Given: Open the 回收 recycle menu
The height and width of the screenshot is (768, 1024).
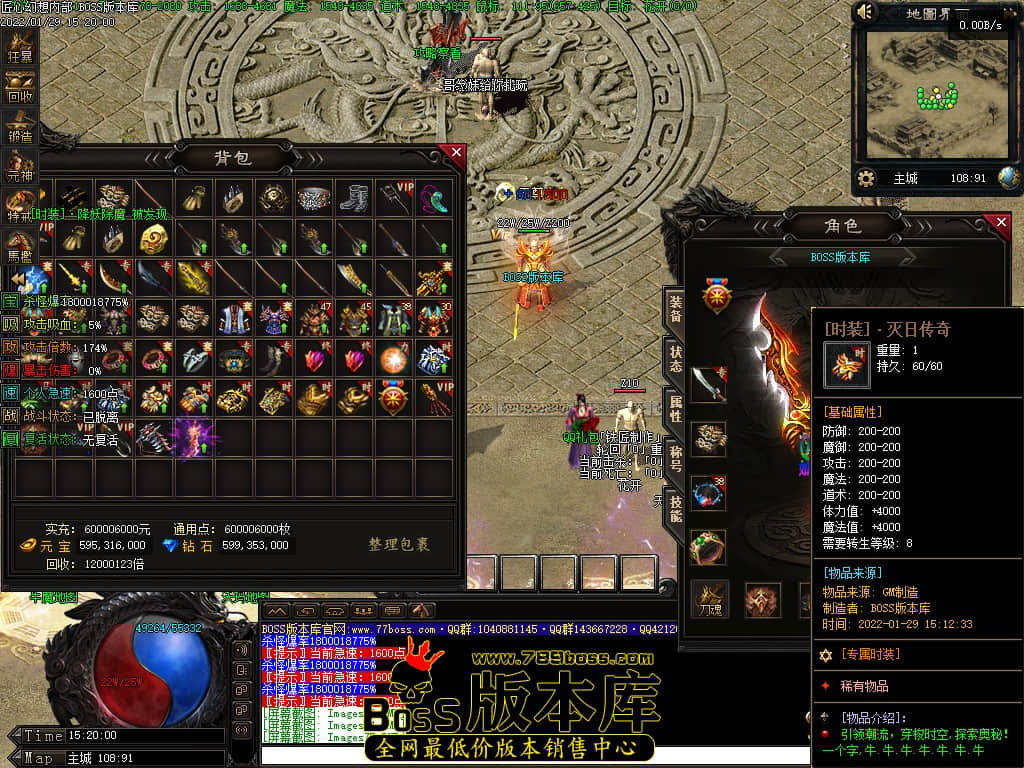Looking at the screenshot, I should pos(20,88).
